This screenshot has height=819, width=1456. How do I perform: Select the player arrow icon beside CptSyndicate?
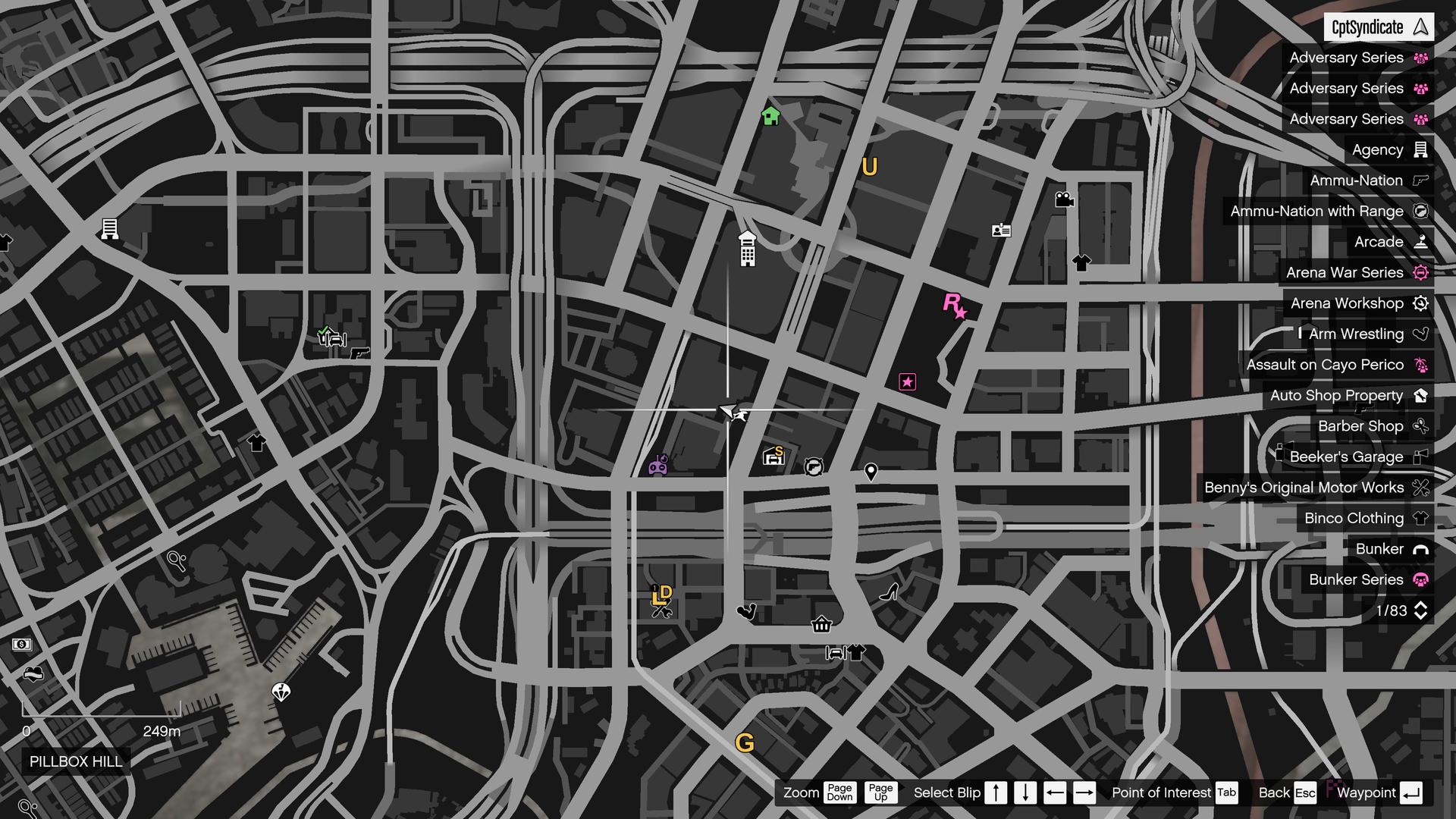pyautogui.click(x=1420, y=27)
